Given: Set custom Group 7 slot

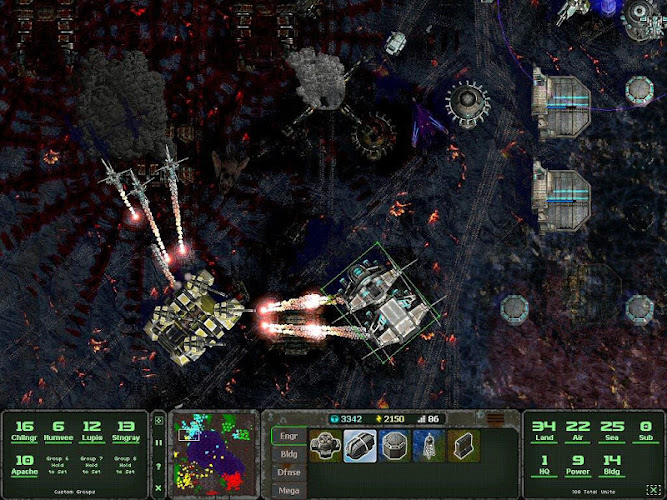Looking at the screenshot, I should [91, 465].
